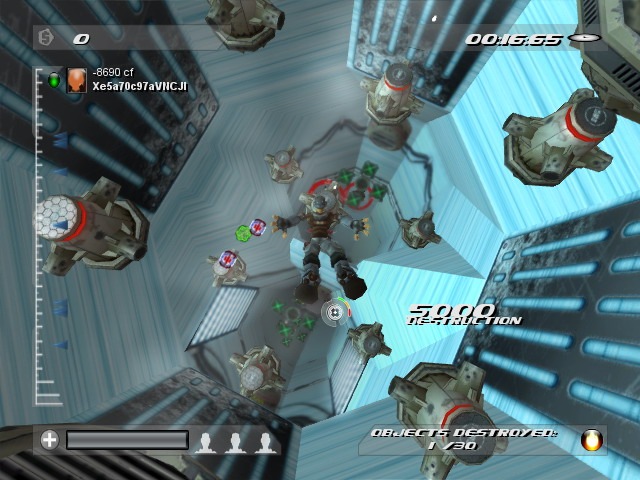Click the dollar shield score icon
The width and height of the screenshot is (640, 480).
point(45,38)
